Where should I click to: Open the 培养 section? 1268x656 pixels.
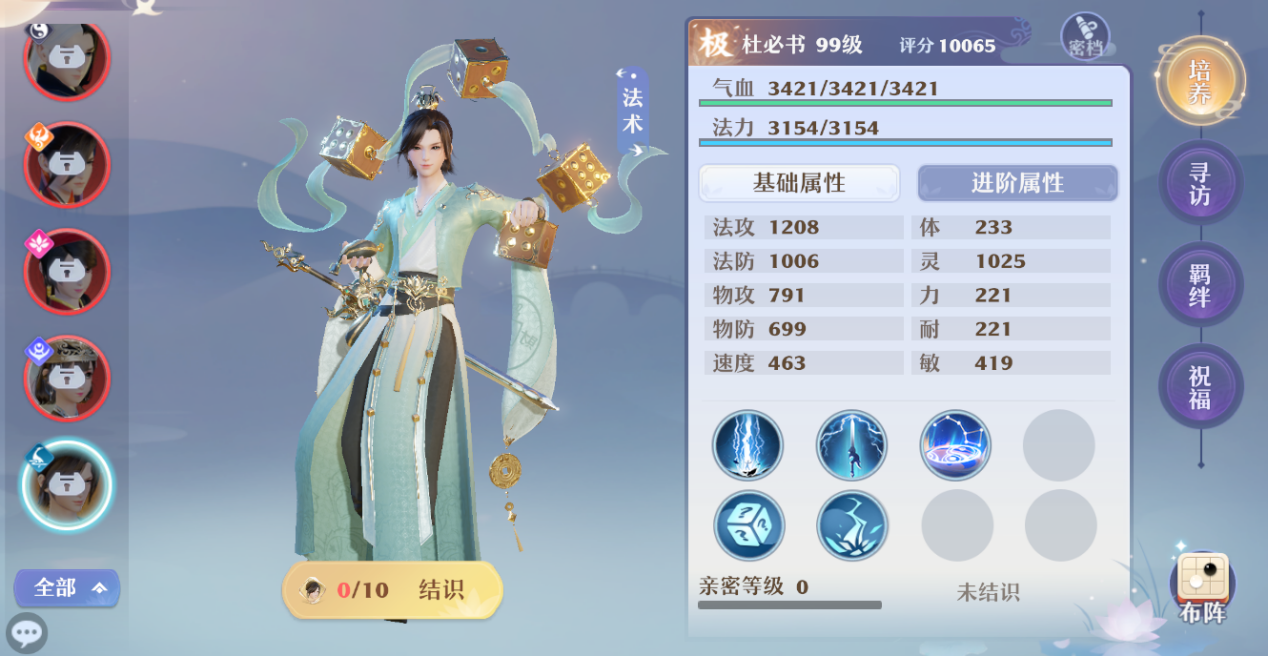pyautogui.click(x=1200, y=82)
